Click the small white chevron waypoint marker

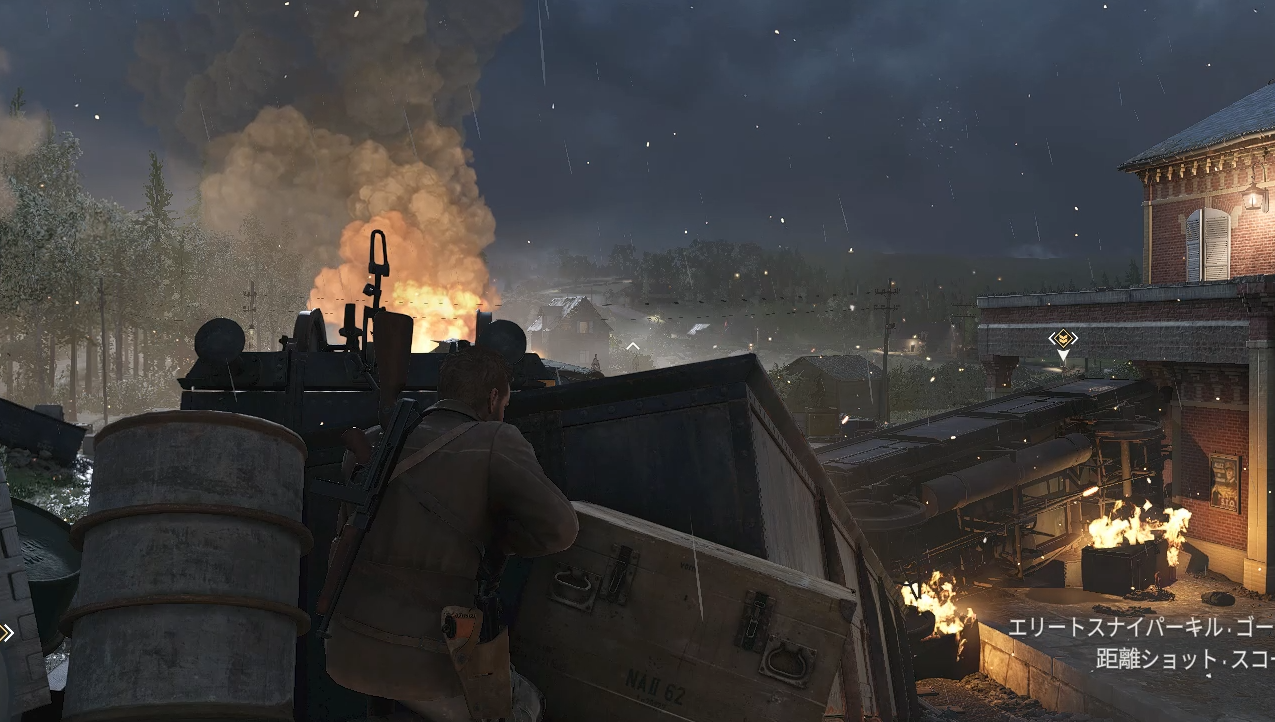coord(632,346)
